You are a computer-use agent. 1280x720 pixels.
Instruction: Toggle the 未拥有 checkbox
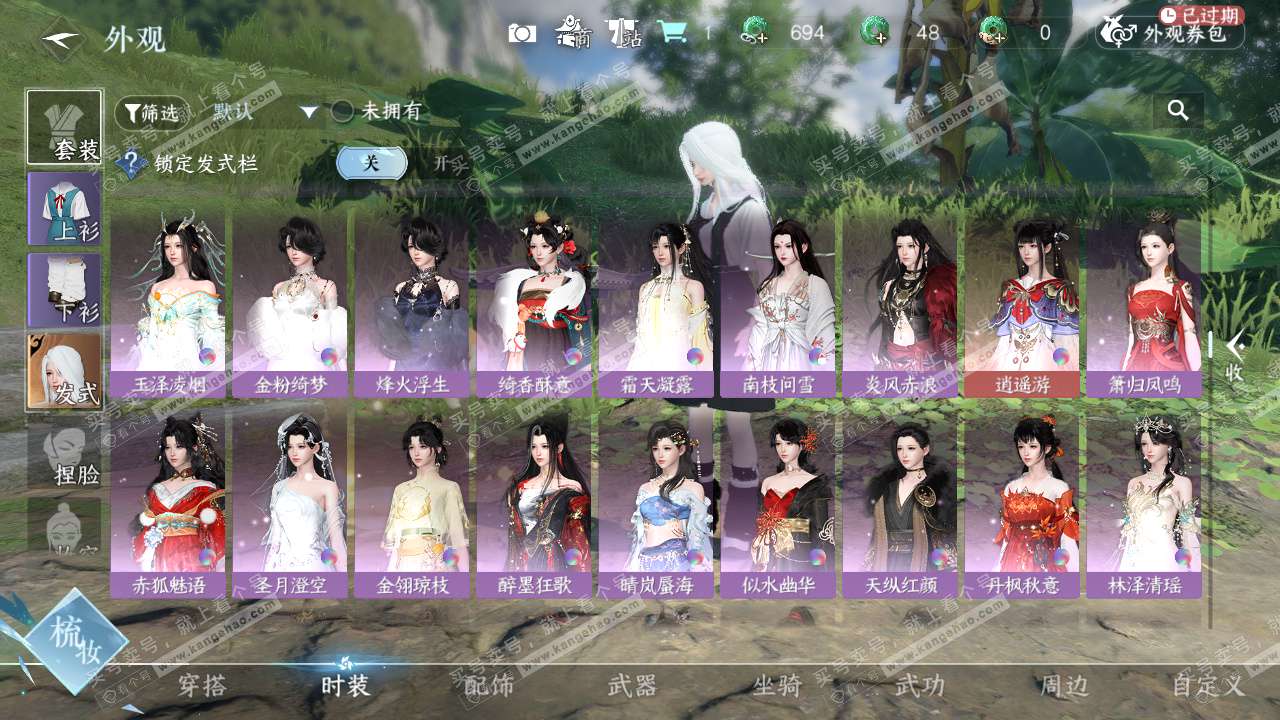tap(342, 112)
